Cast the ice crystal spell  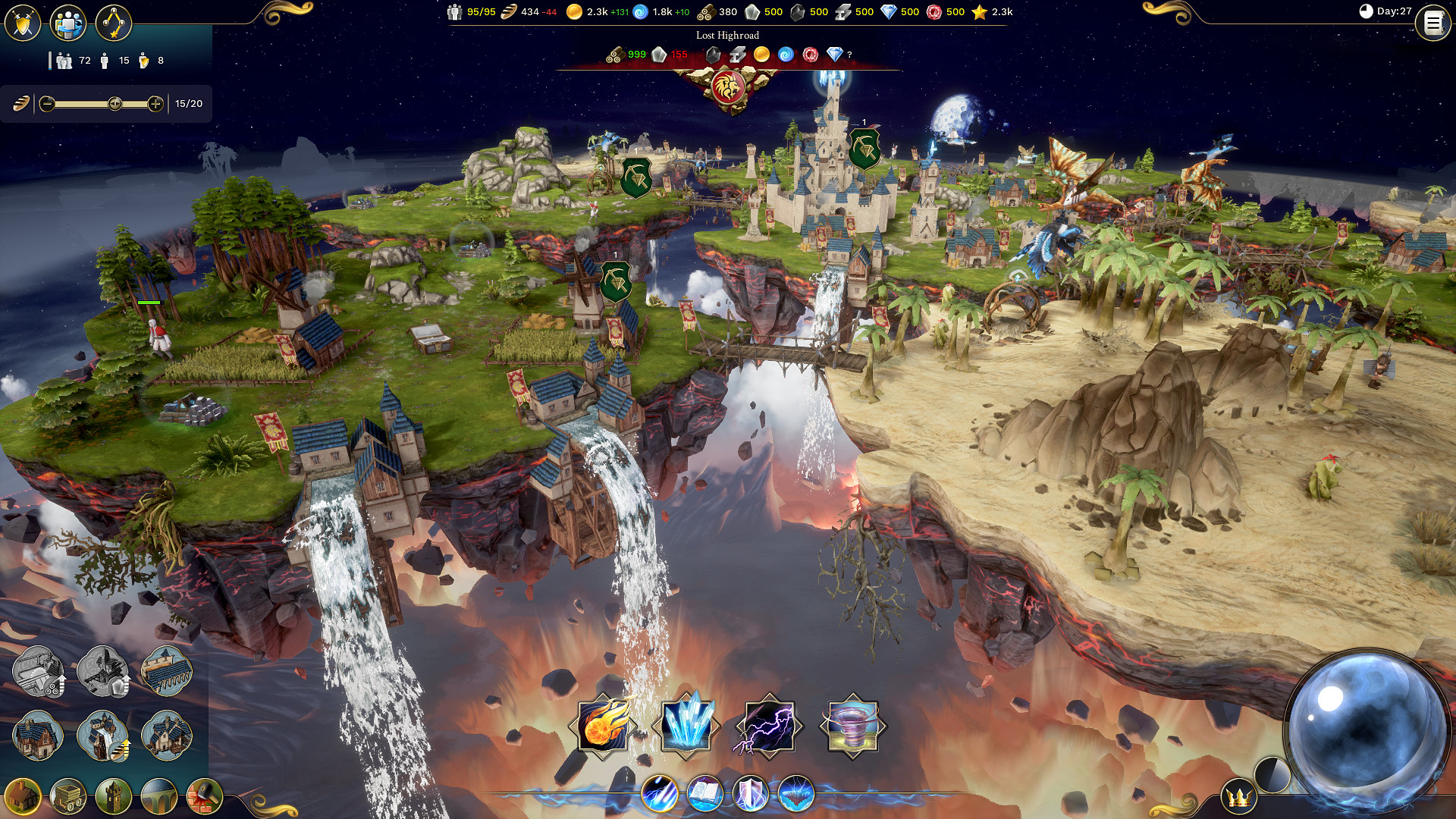coord(687,726)
